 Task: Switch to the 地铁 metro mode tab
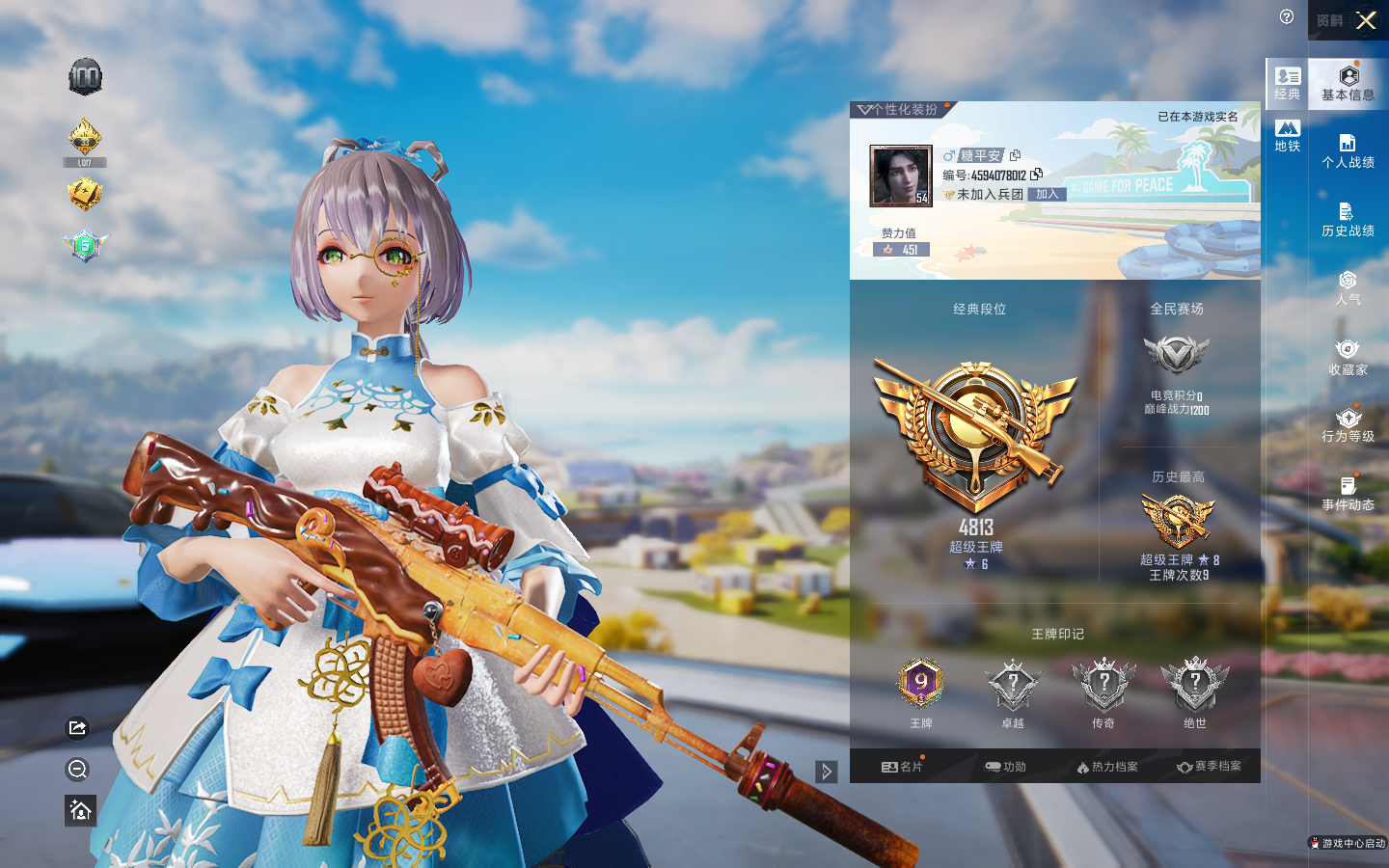[x=1288, y=135]
